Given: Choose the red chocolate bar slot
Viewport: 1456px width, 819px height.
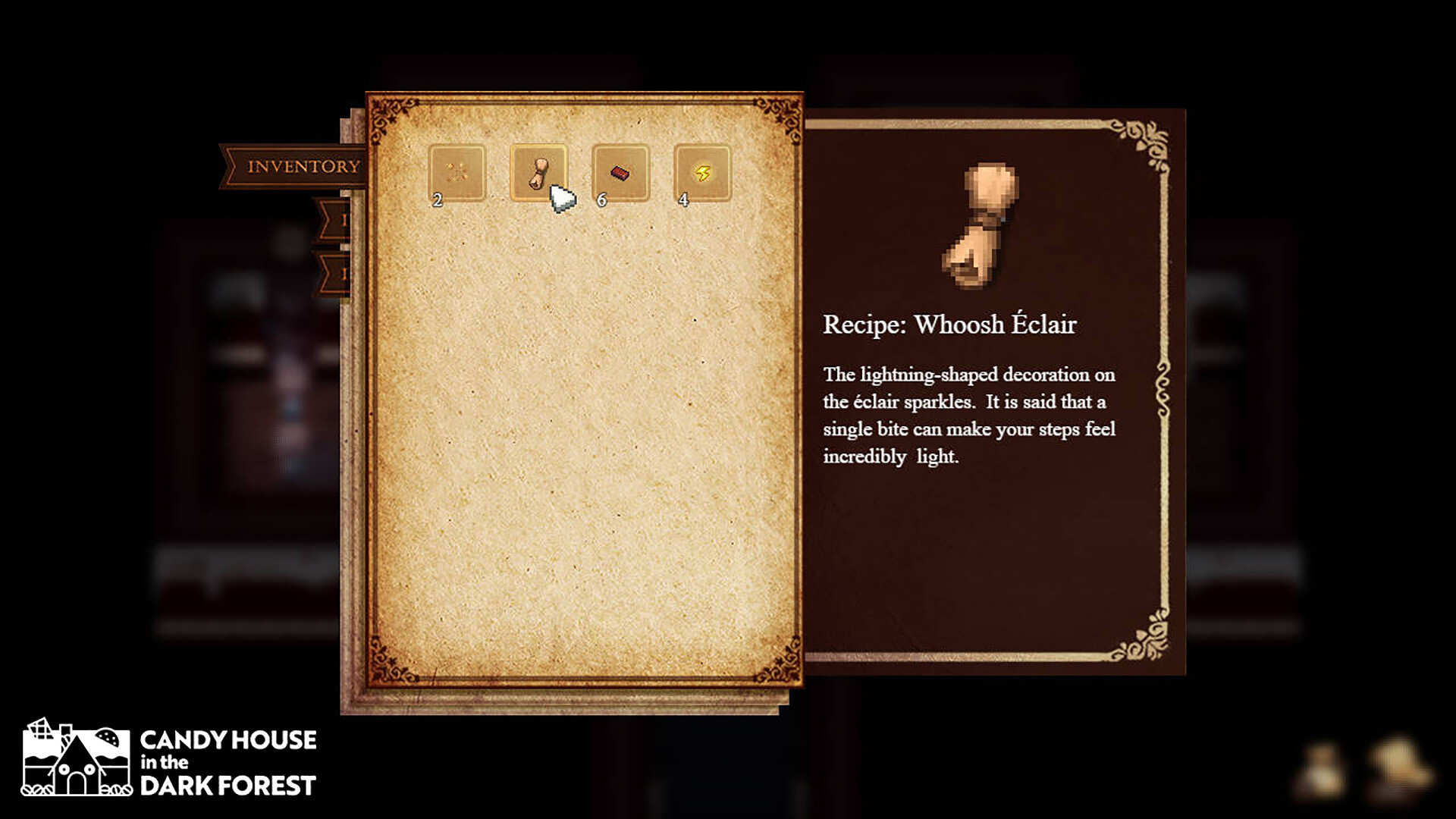Looking at the screenshot, I should coord(620,173).
